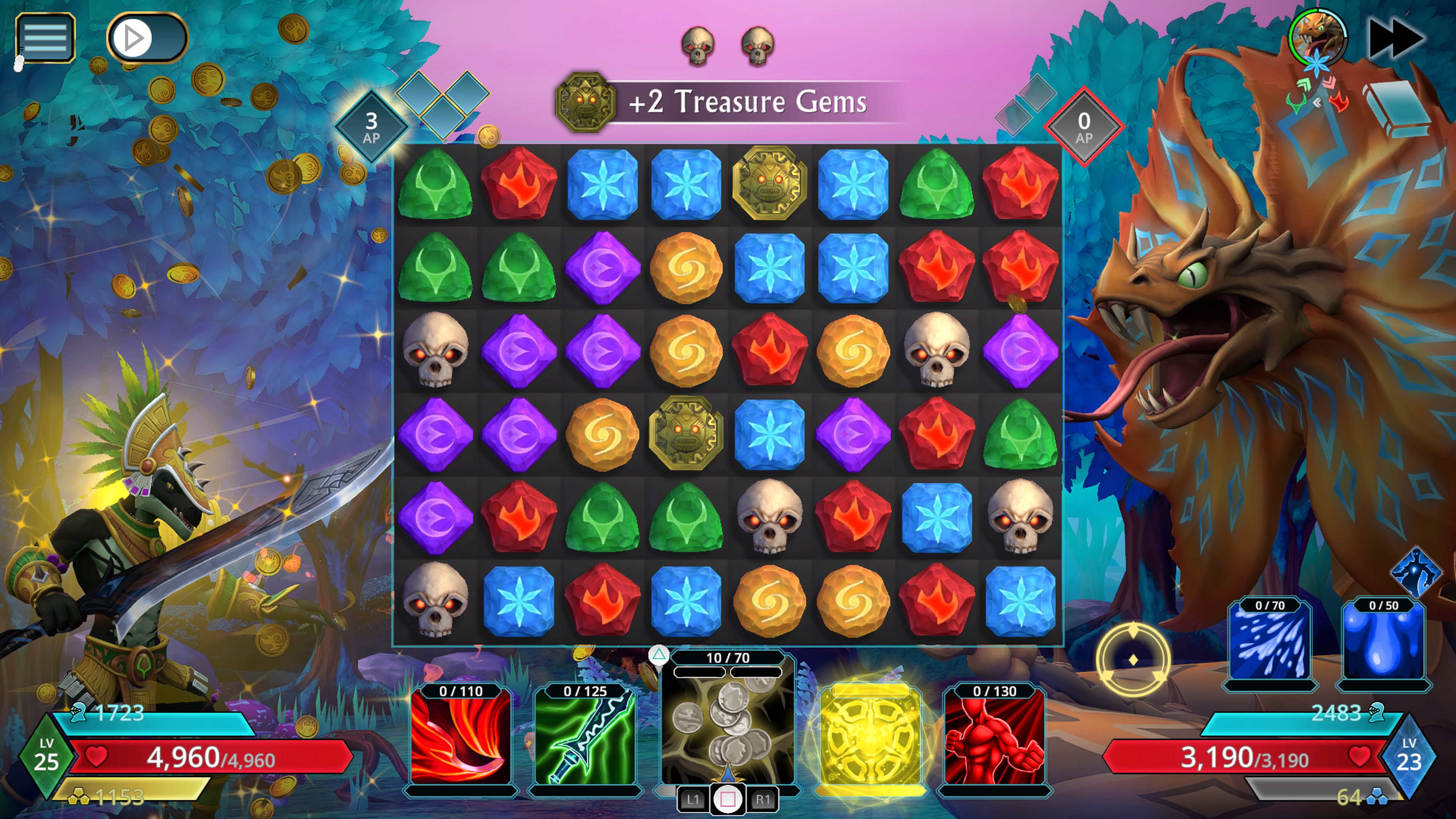This screenshot has width=1456, height=819.
Task: Click the R1 button prompt
Action: (763, 799)
